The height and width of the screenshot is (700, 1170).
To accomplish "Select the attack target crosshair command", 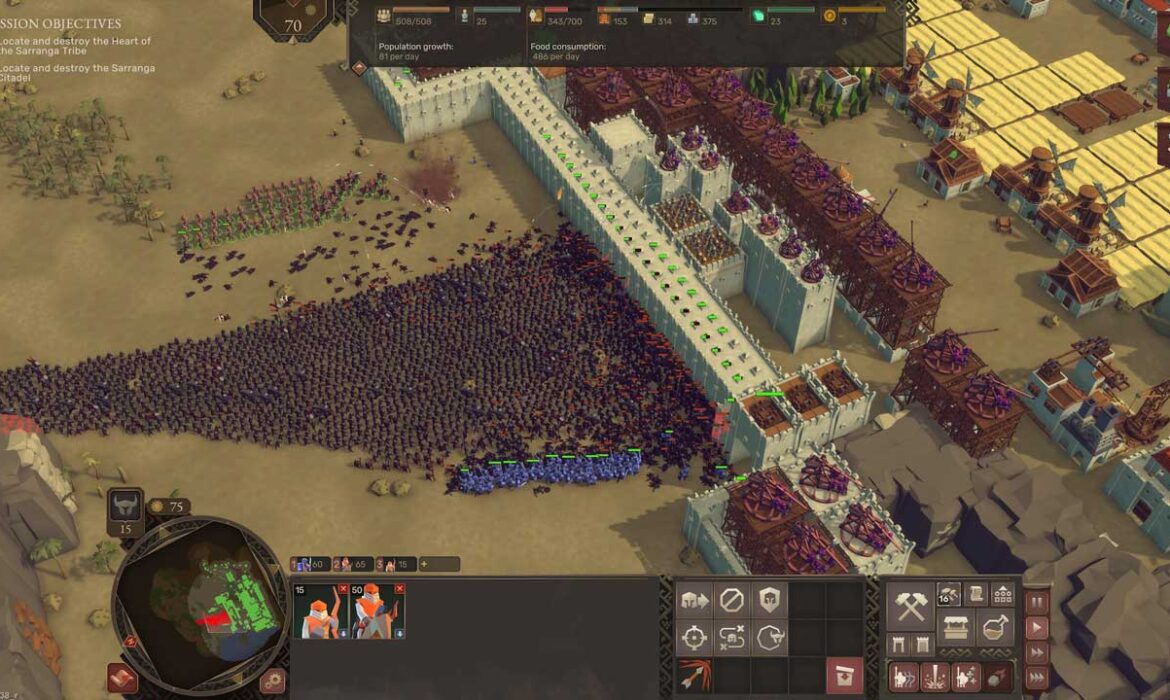I will [x=694, y=637].
